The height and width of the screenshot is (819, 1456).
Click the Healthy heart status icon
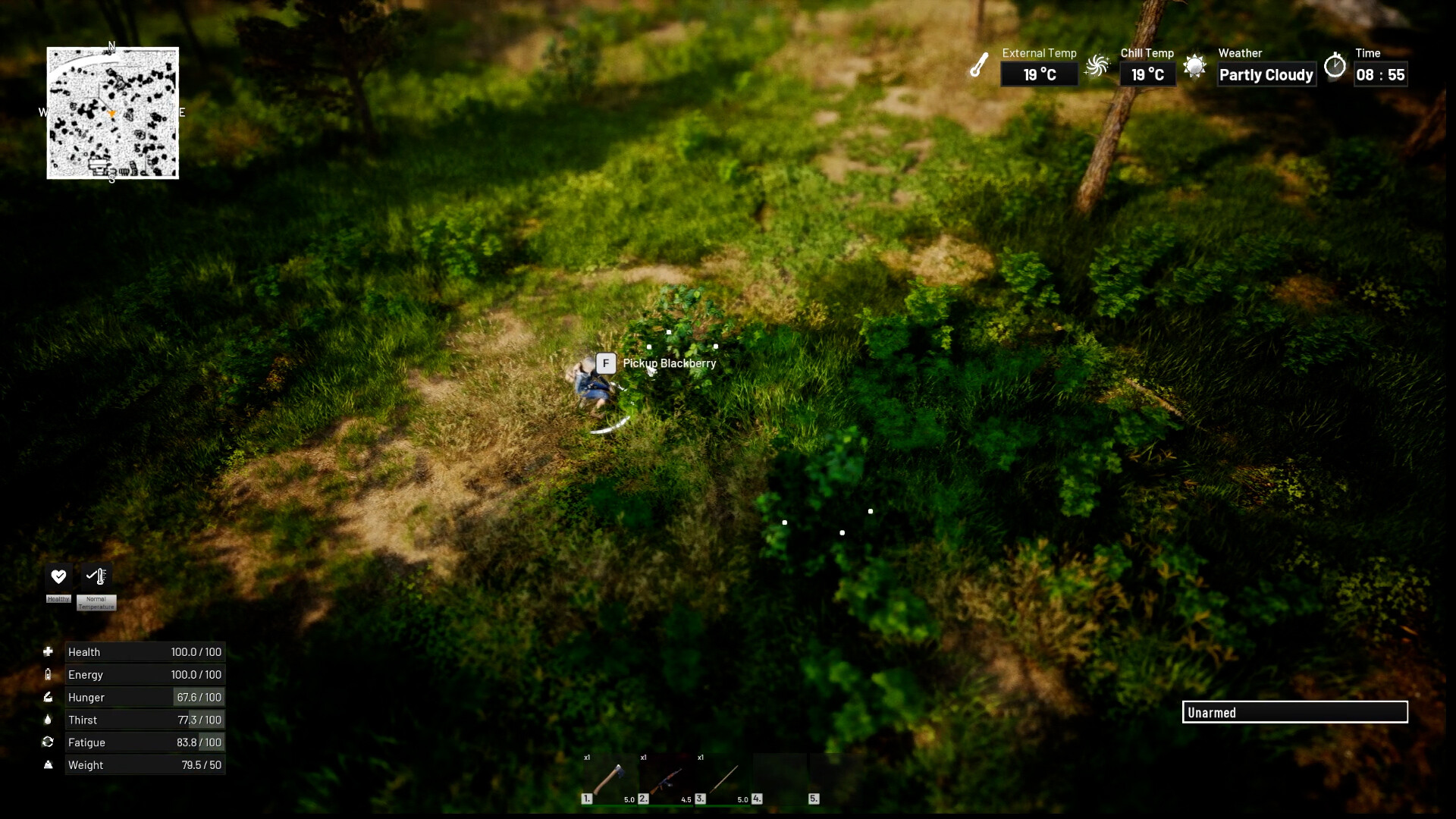pos(58,576)
